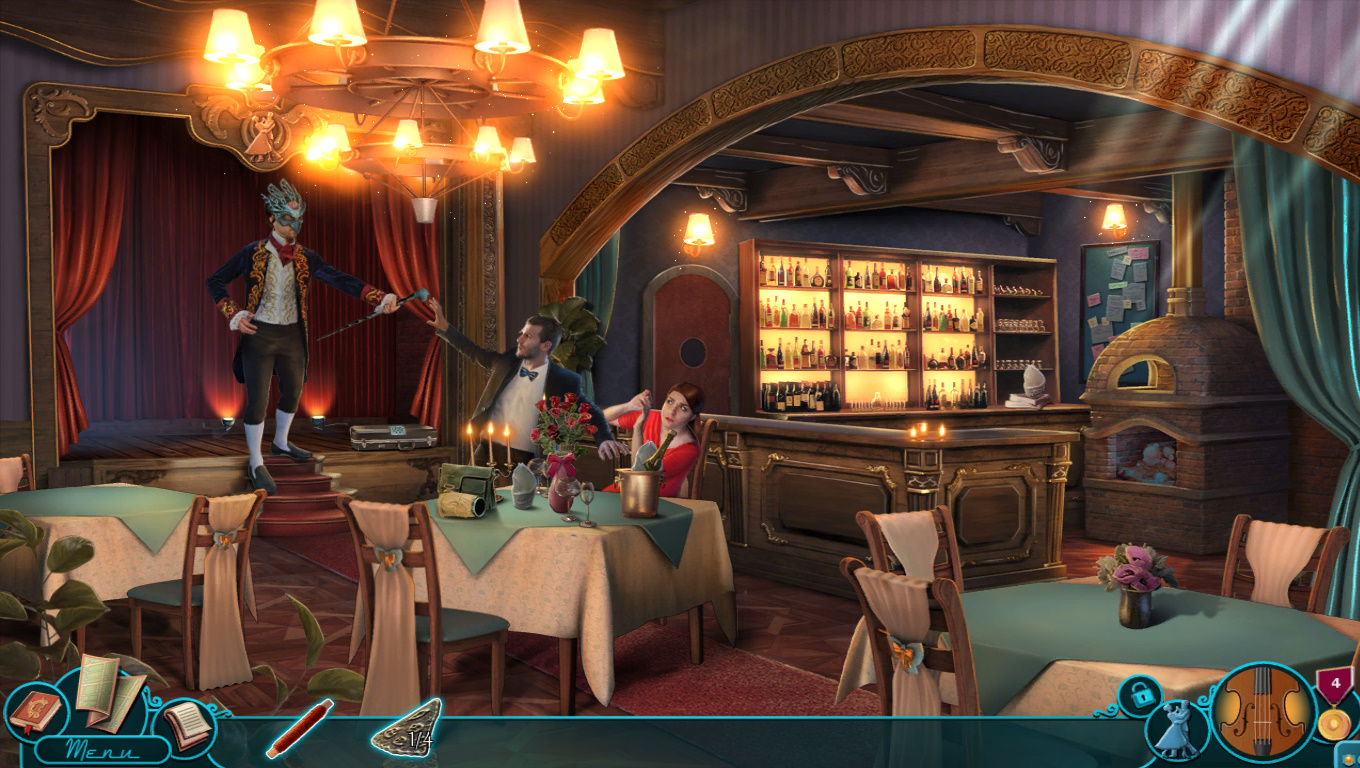Toggle the inventory padlock
The image size is (1360, 768).
pos(1138,694)
